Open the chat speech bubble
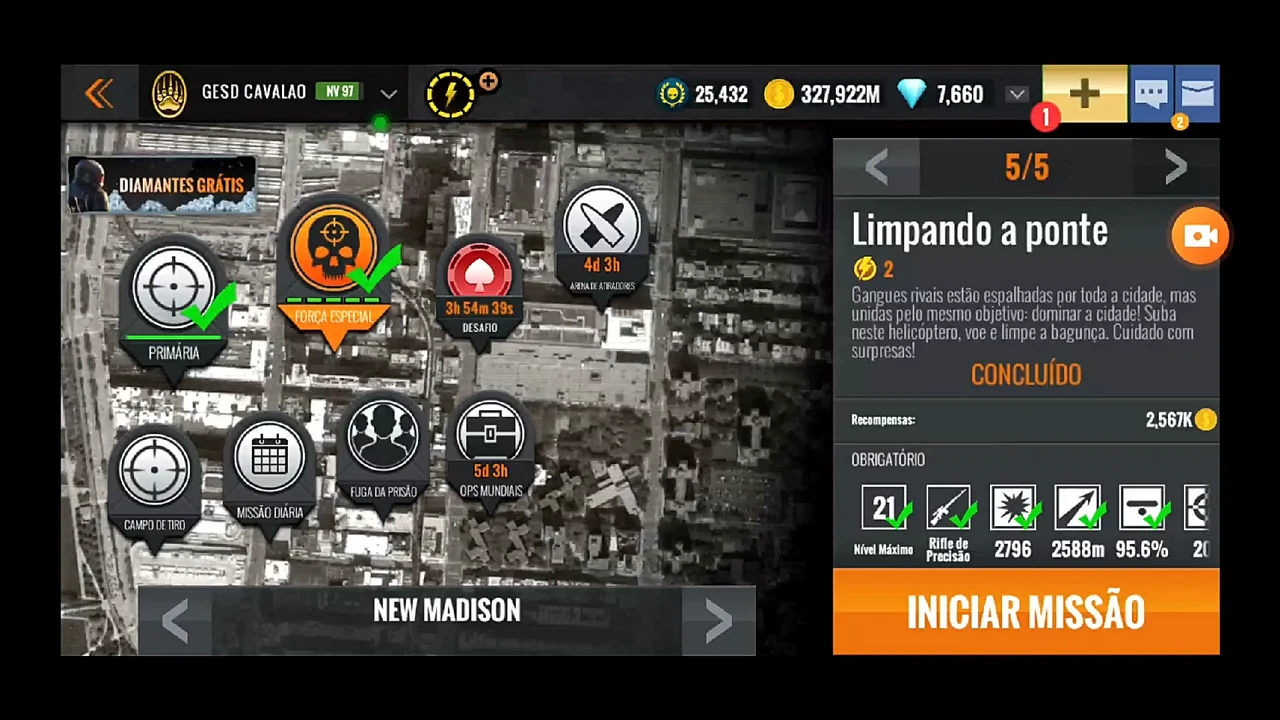 point(1151,94)
